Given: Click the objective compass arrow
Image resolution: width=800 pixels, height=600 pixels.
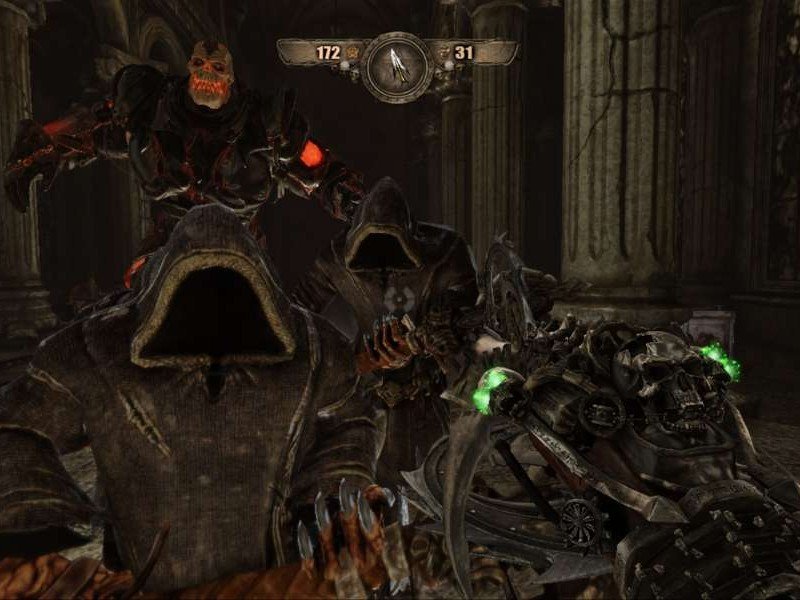Looking at the screenshot, I should click(x=397, y=65).
